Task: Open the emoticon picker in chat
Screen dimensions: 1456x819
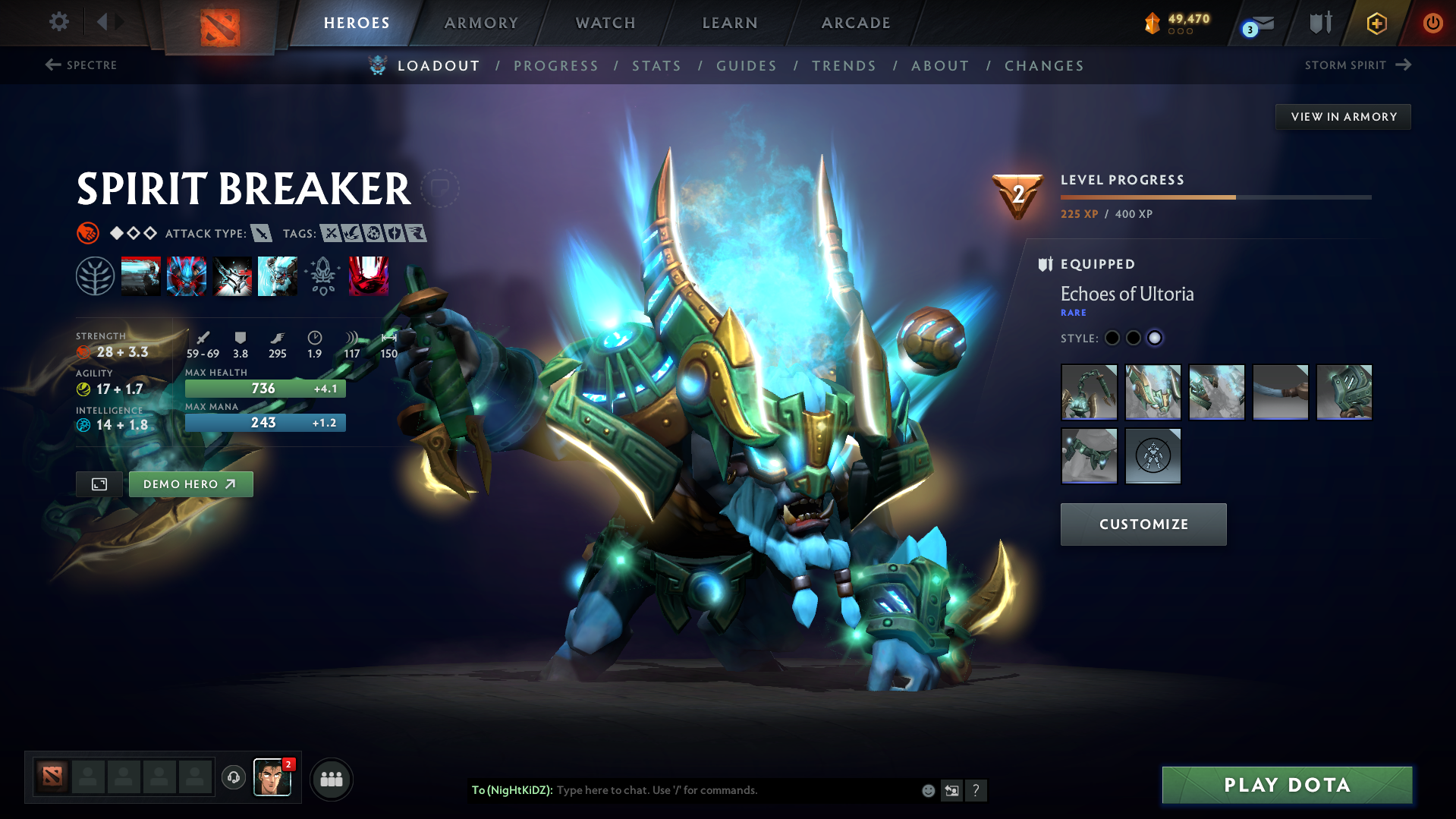Action: point(927,790)
